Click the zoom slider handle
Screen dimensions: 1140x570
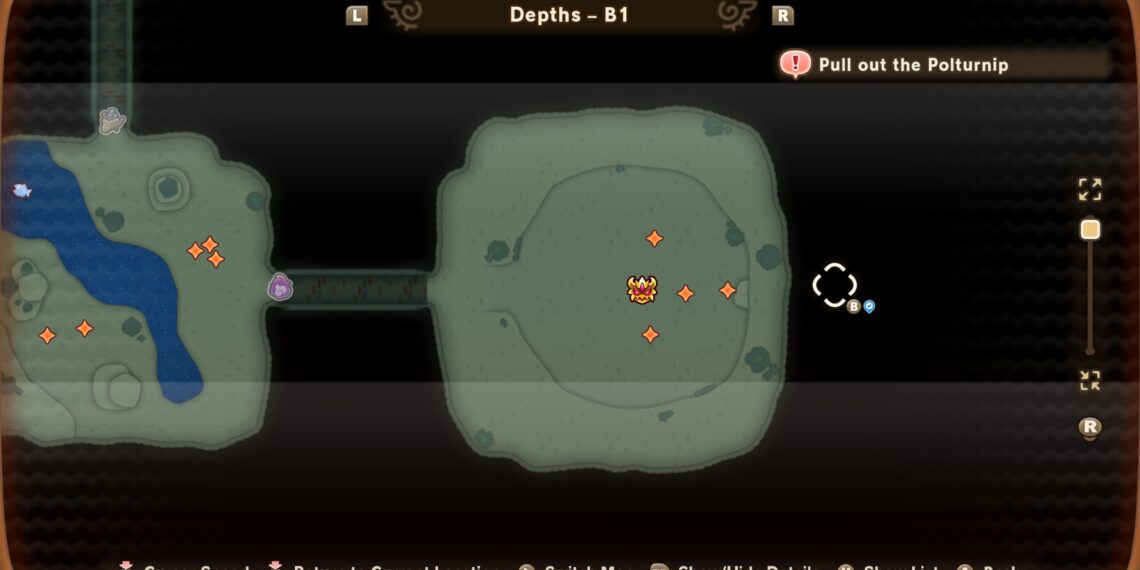[x=1090, y=230]
